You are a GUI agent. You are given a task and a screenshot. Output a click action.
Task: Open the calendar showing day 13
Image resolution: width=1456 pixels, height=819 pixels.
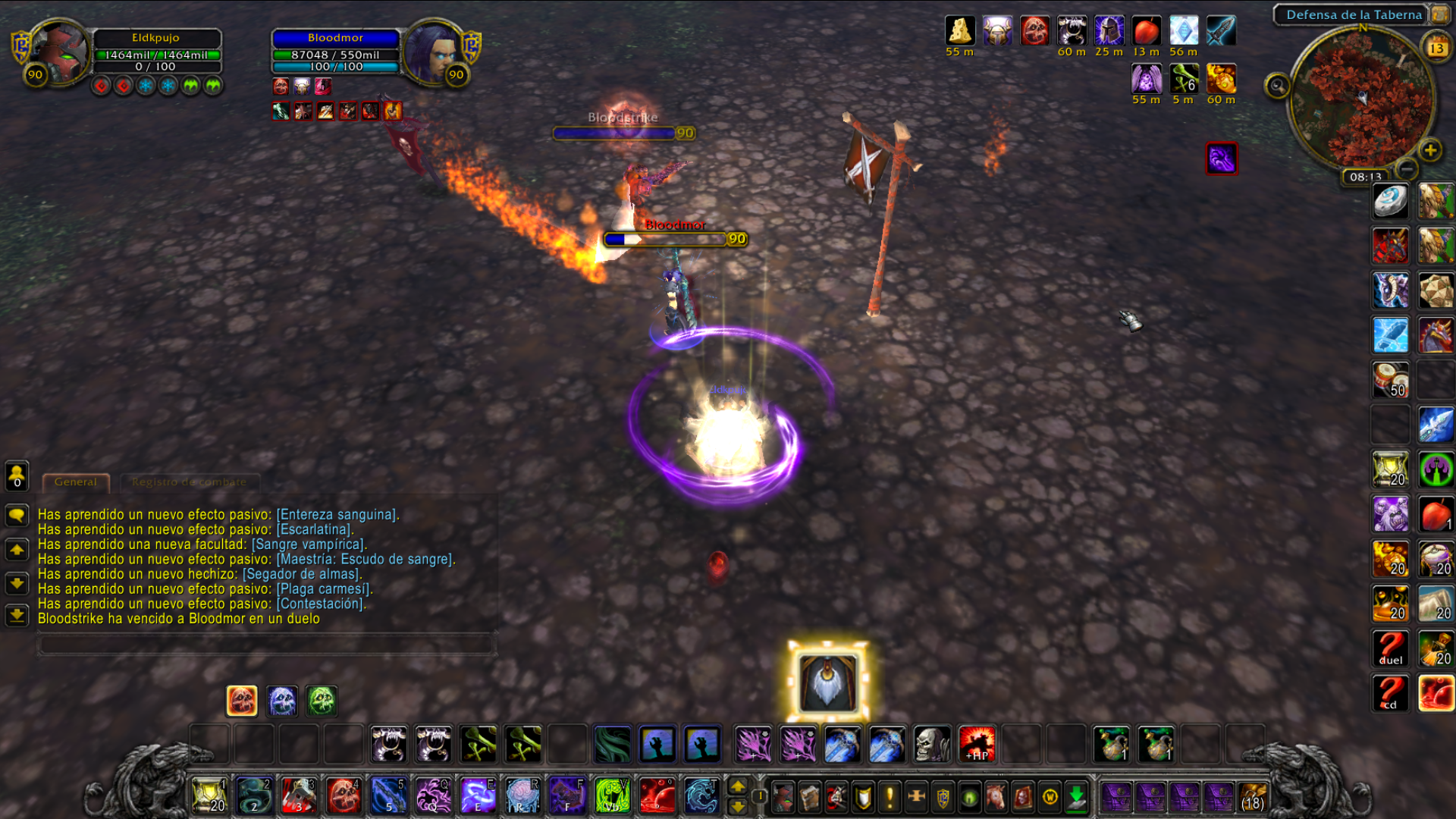(1436, 48)
